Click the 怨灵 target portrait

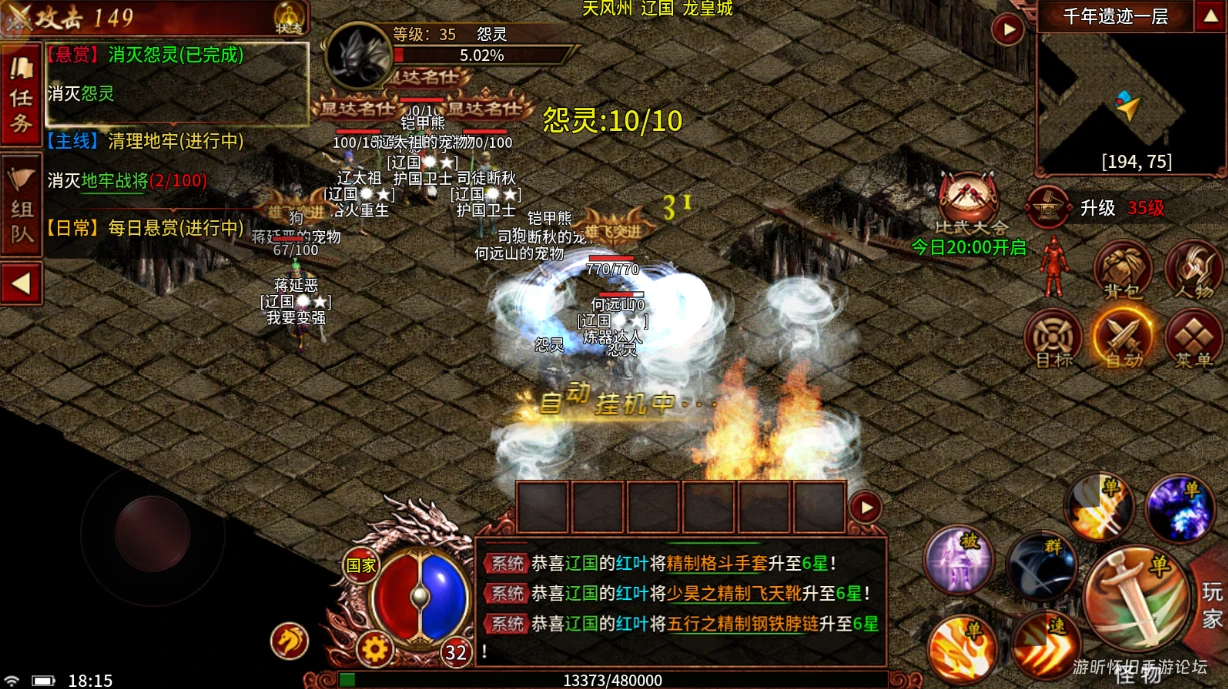[358, 58]
